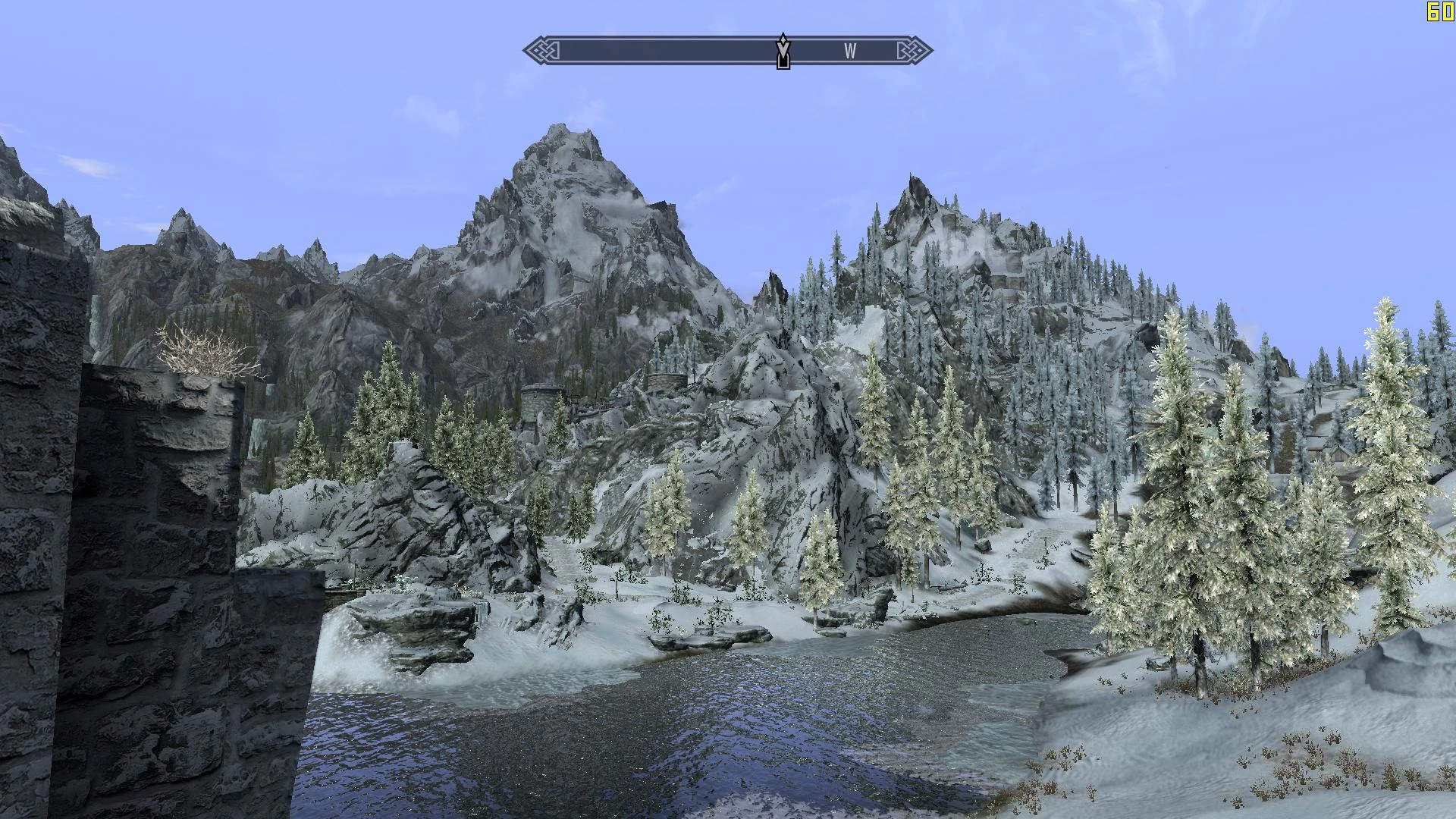Screen dimensions: 1456x819
Task: Select the West heading on the compass bar
Action: coord(850,52)
